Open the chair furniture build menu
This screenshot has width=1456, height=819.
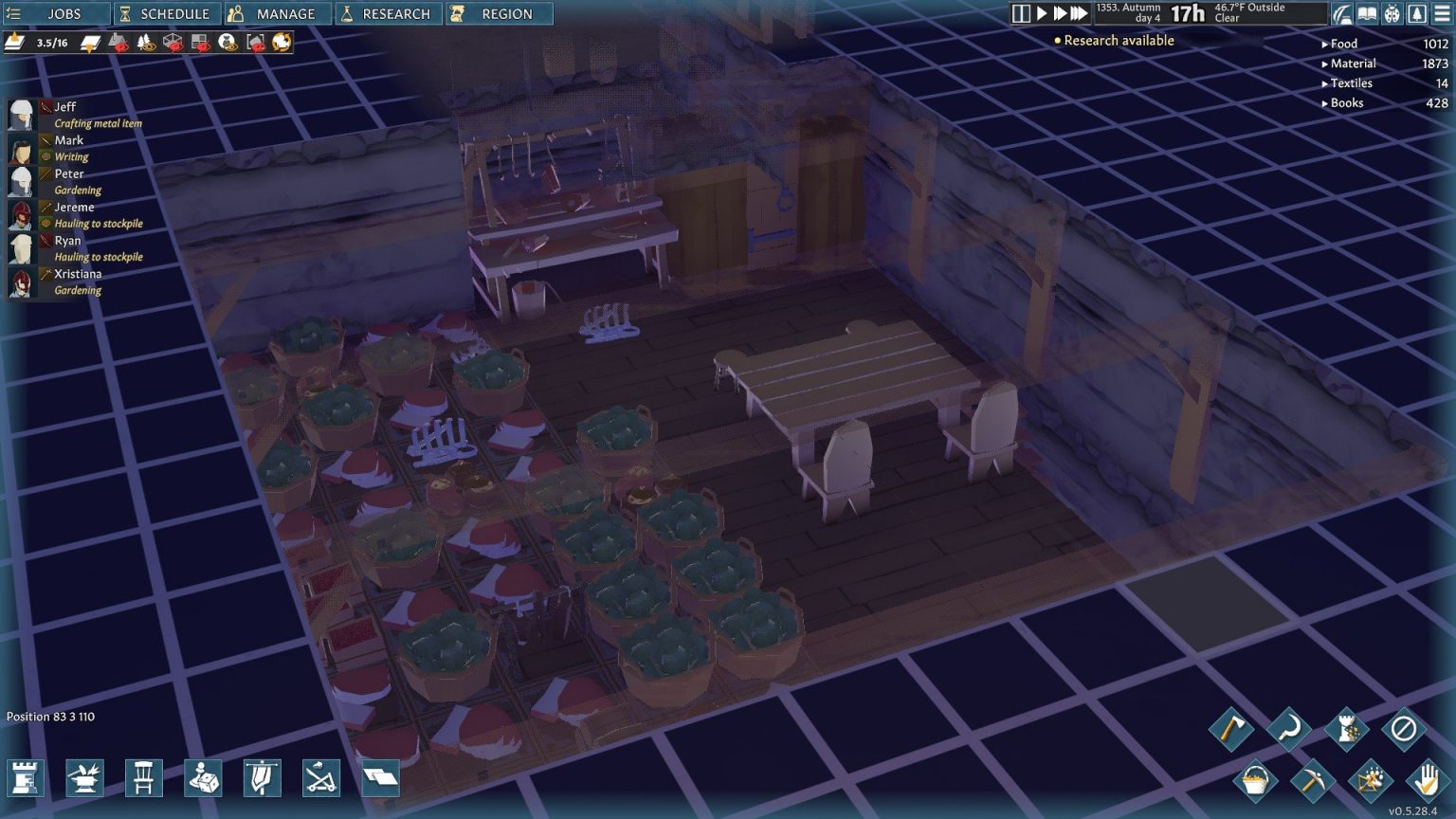click(x=143, y=778)
